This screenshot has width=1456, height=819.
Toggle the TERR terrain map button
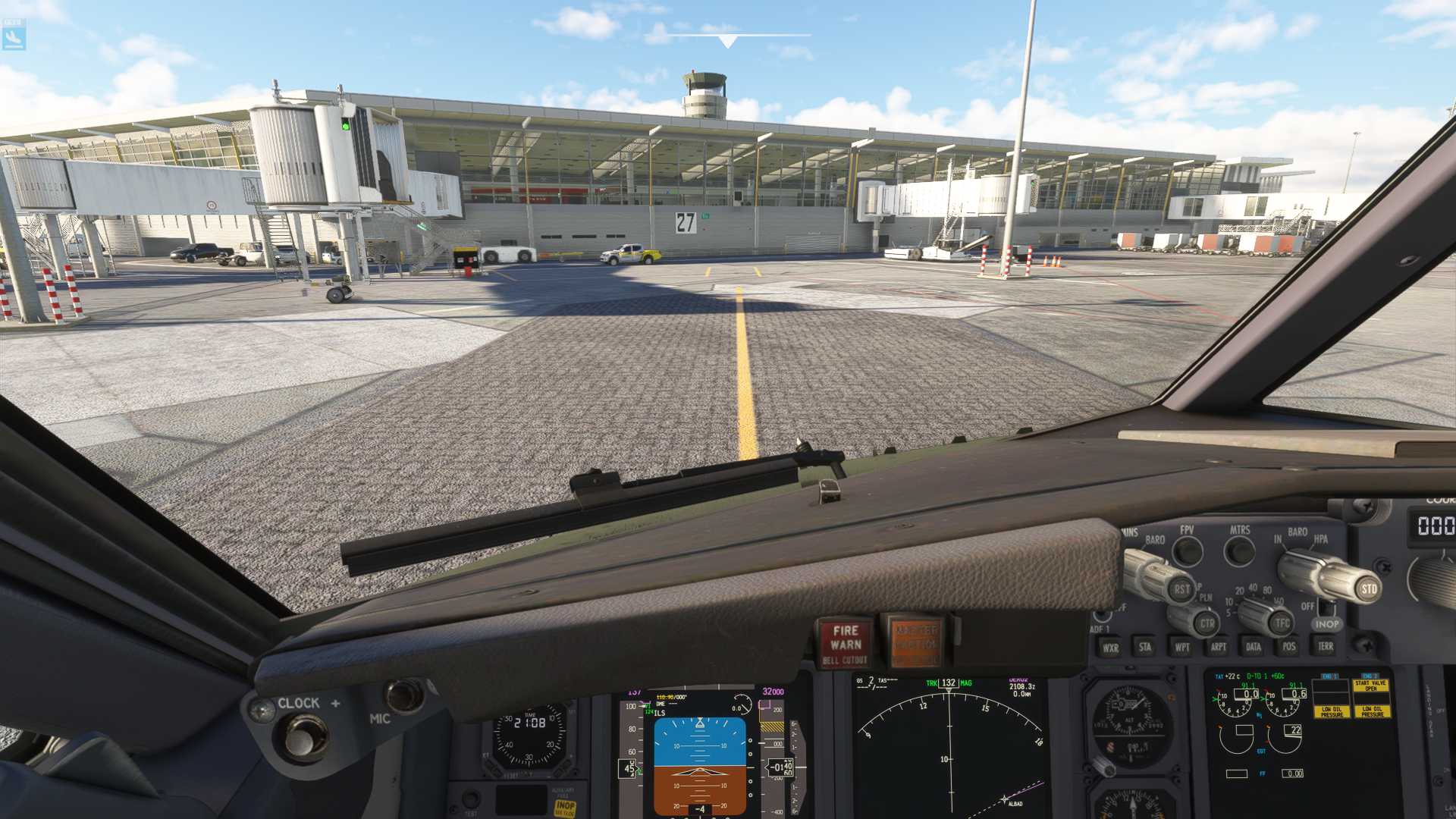(1325, 646)
